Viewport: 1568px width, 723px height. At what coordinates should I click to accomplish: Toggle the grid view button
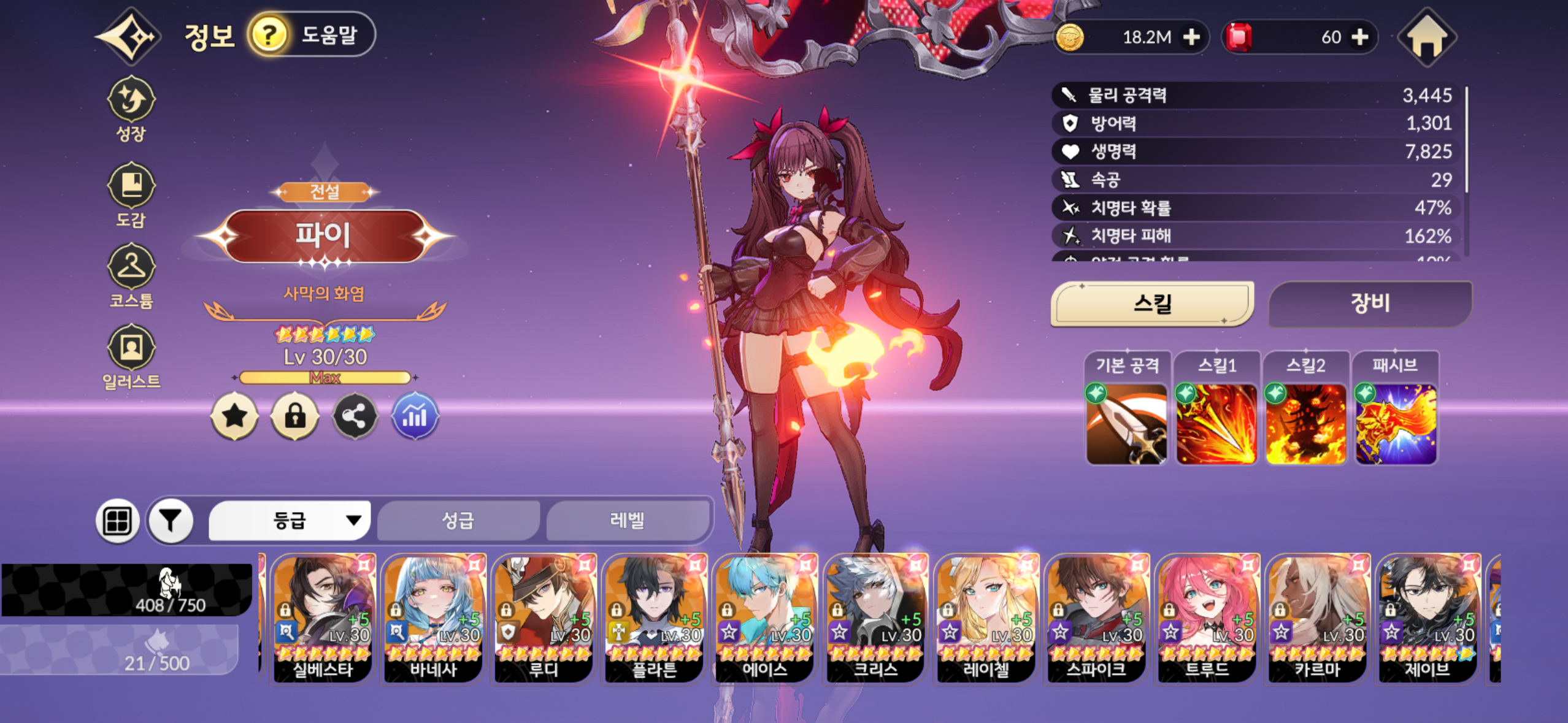tap(117, 521)
